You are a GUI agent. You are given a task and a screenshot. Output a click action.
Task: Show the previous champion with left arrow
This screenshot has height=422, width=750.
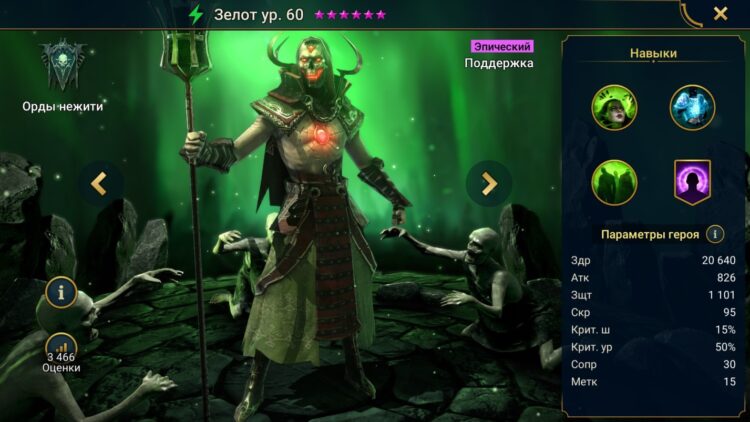click(100, 183)
